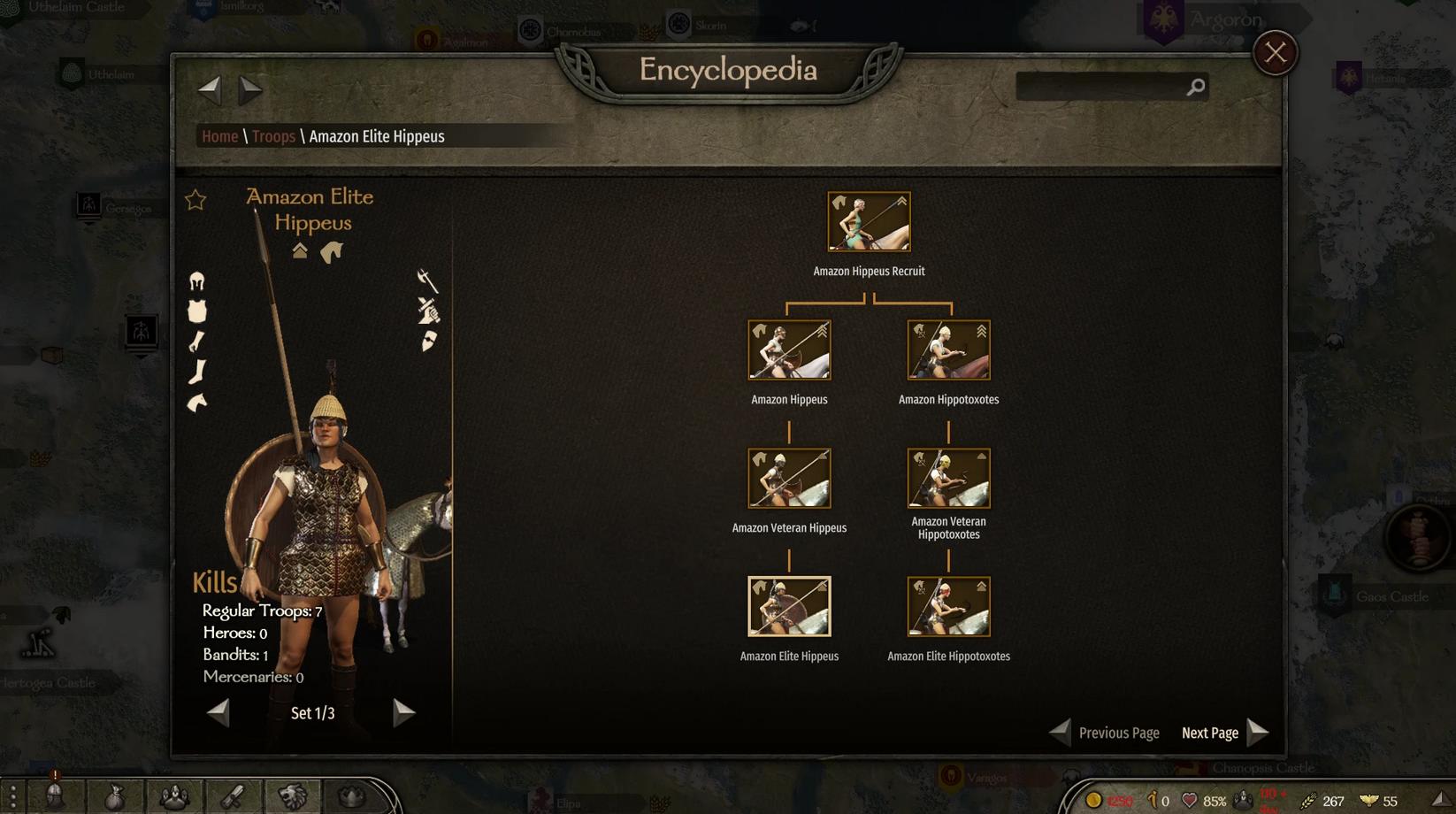Bookmark this troop with the star icon
This screenshot has width=1456, height=814.
coord(195,200)
